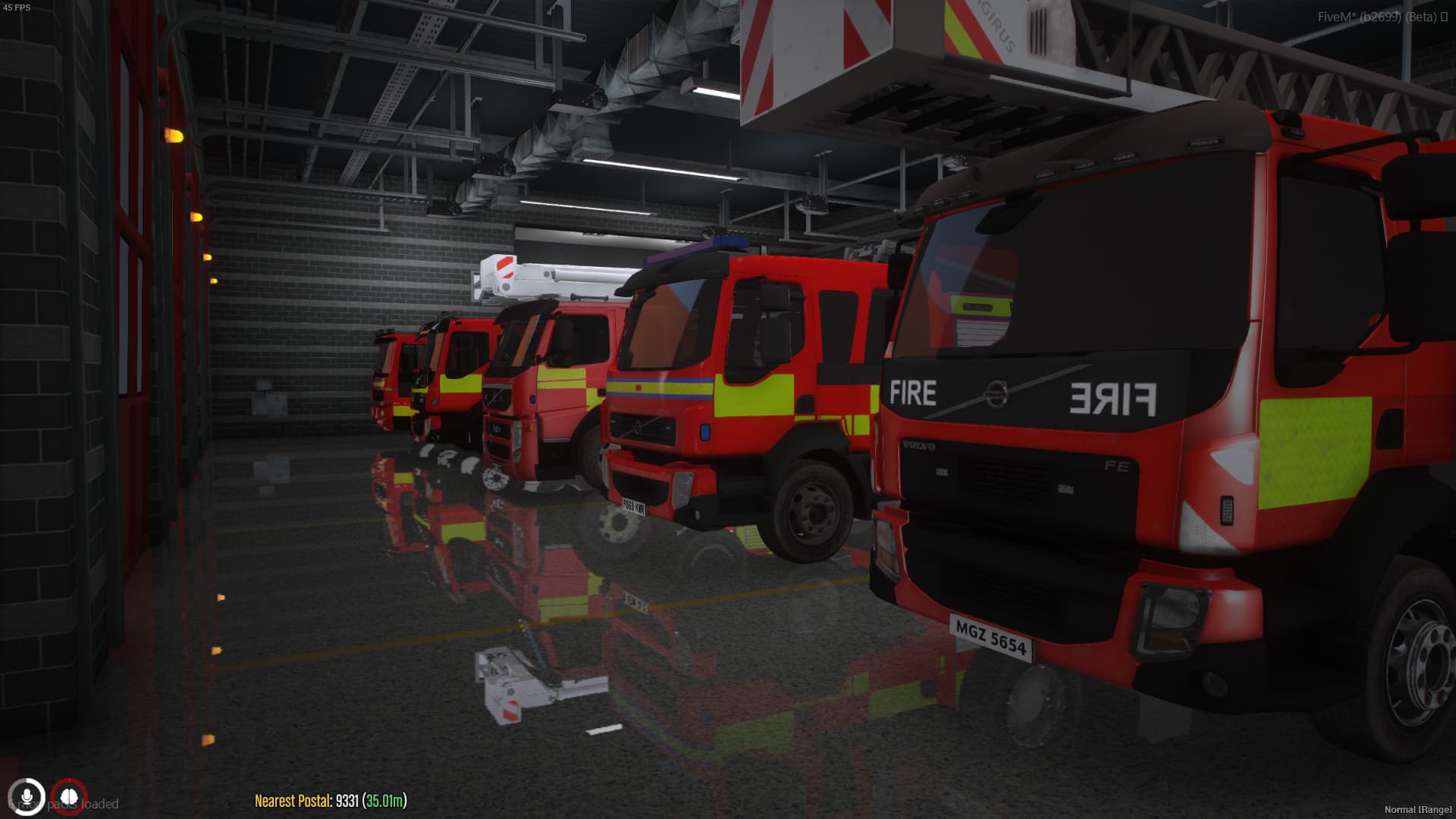Click the microphone voice chat icon

pos(28,795)
